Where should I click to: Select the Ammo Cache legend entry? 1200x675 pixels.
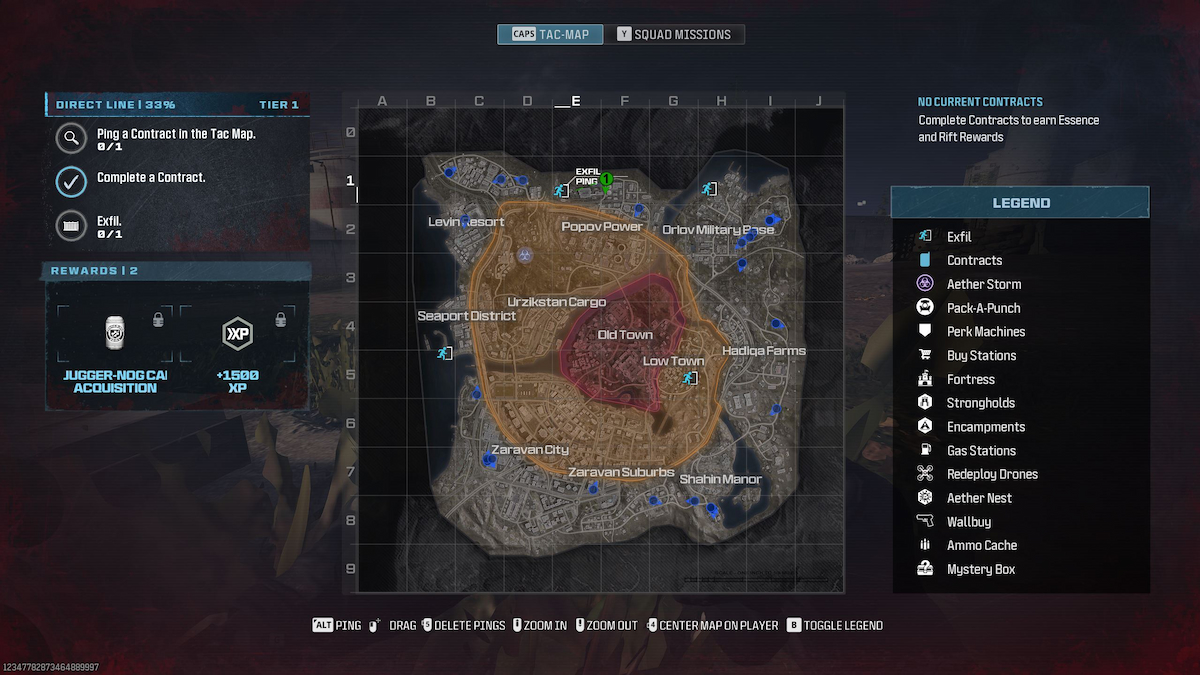coord(981,545)
